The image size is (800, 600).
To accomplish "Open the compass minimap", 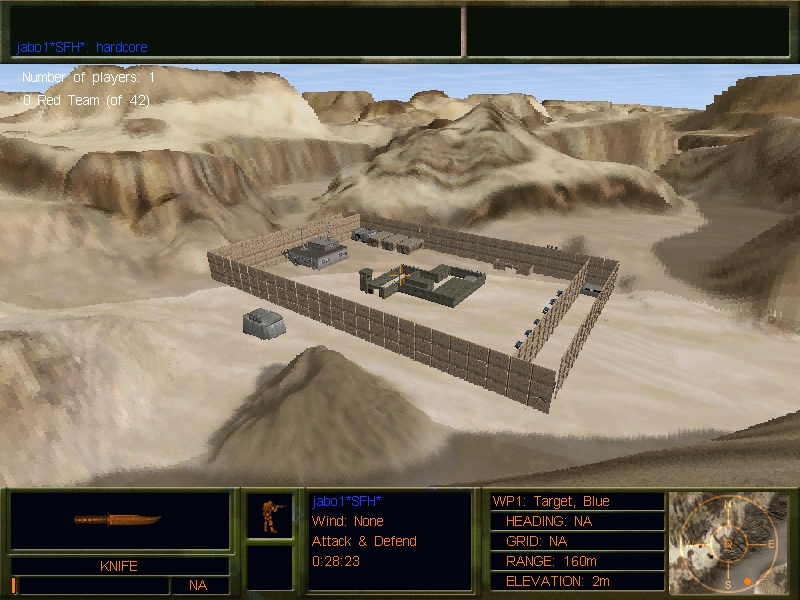I will point(727,541).
